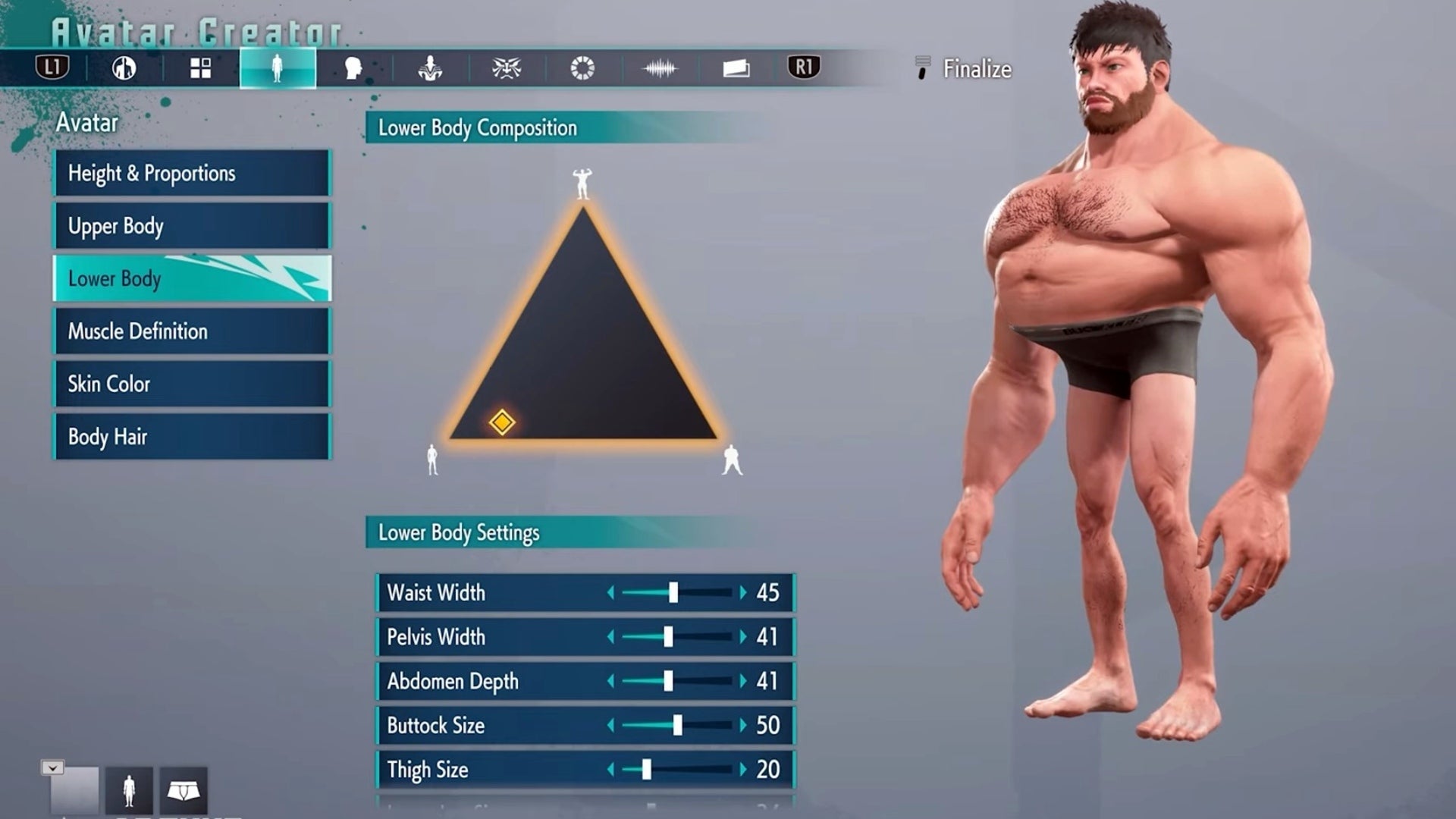Collapse the bottom thumbnail panel via its chevron
The height and width of the screenshot is (819, 1456).
(51, 767)
